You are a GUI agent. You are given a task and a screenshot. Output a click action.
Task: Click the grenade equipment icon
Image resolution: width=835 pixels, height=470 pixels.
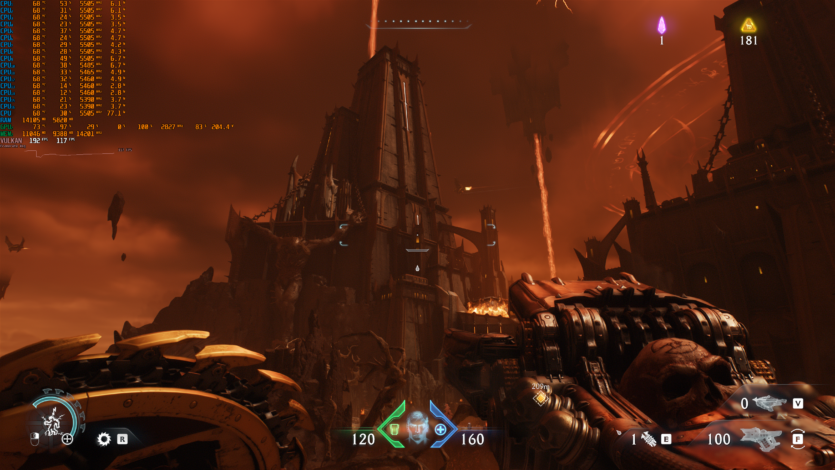point(648,438)
